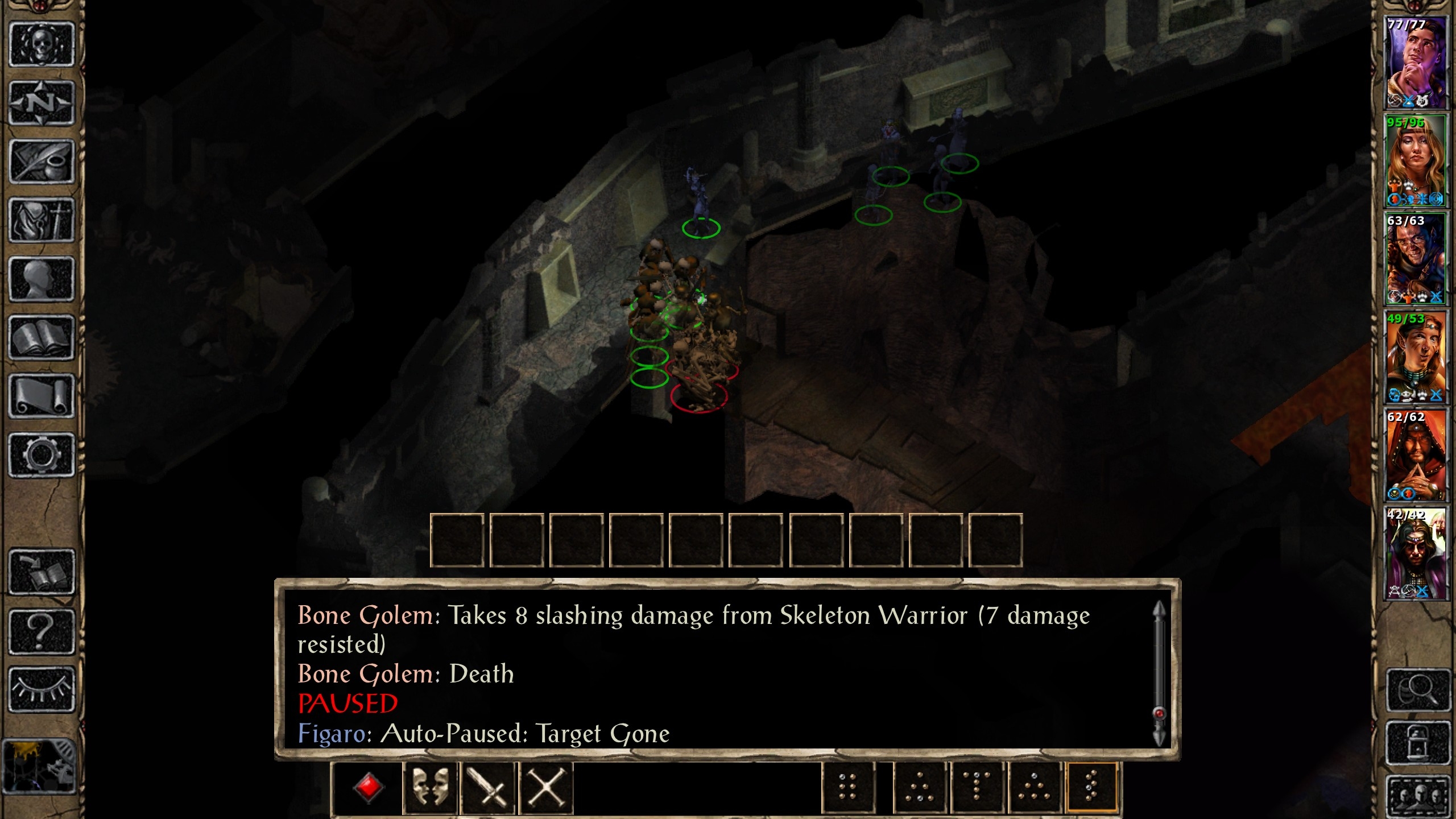Pick the portrait showing 42/42 hit points
This screenshot has height=819, width=1456.
1415,553
